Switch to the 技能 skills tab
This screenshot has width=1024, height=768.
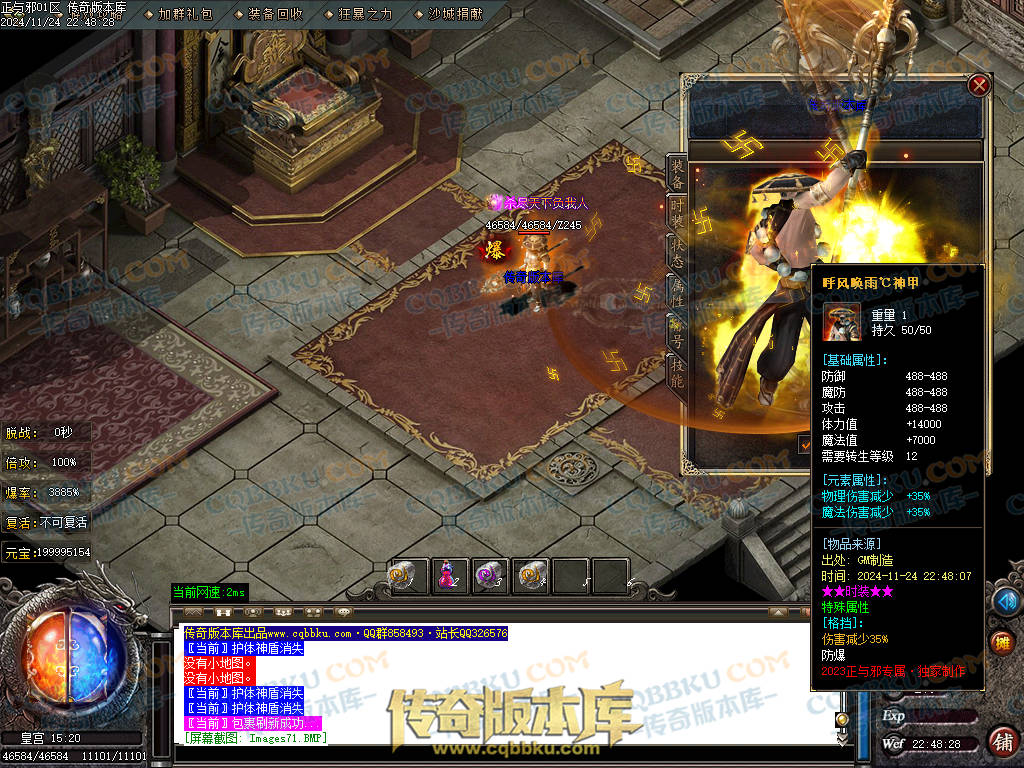click(677, 371)
